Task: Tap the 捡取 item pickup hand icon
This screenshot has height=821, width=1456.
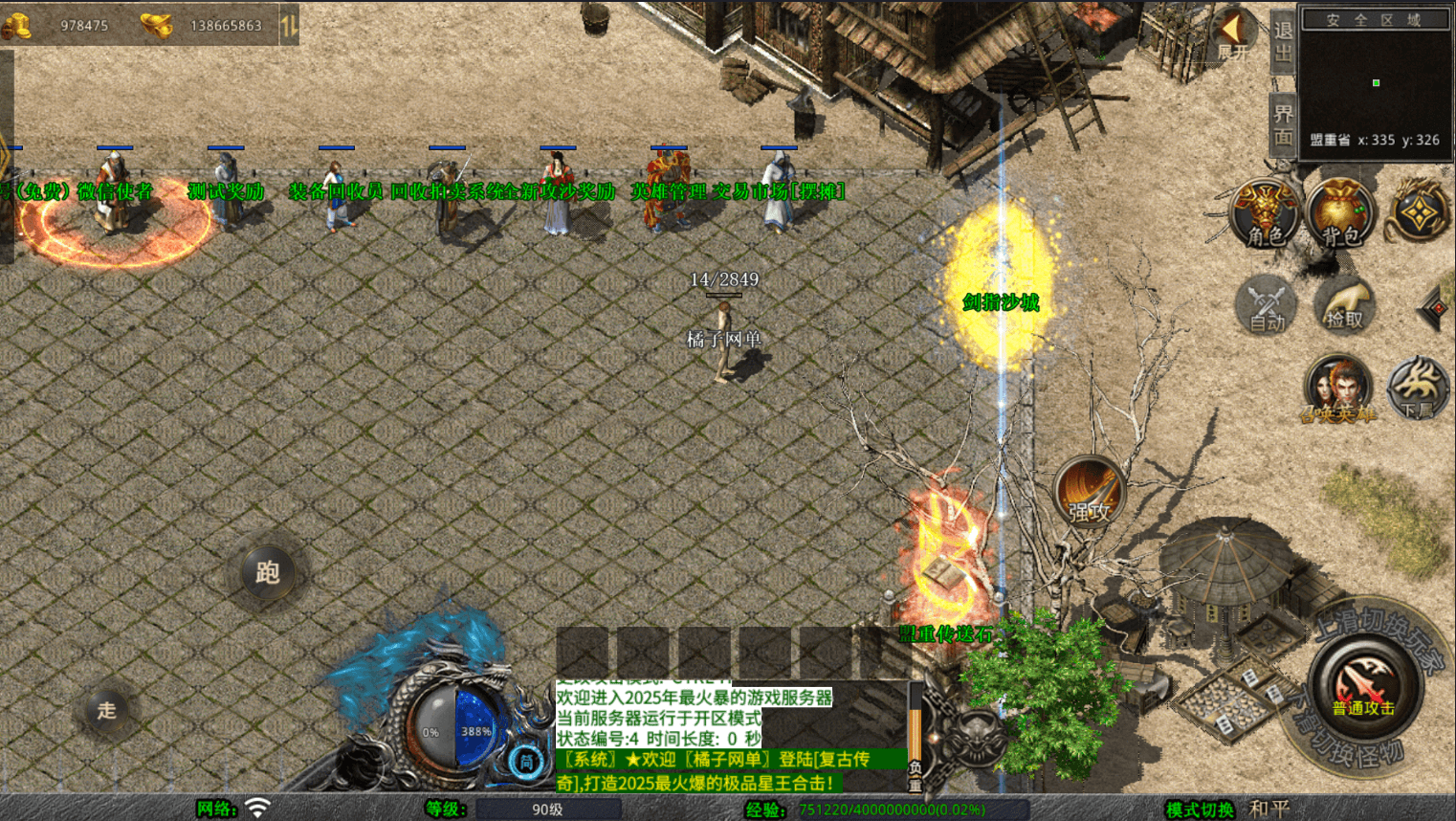Action: point(1343,304)
